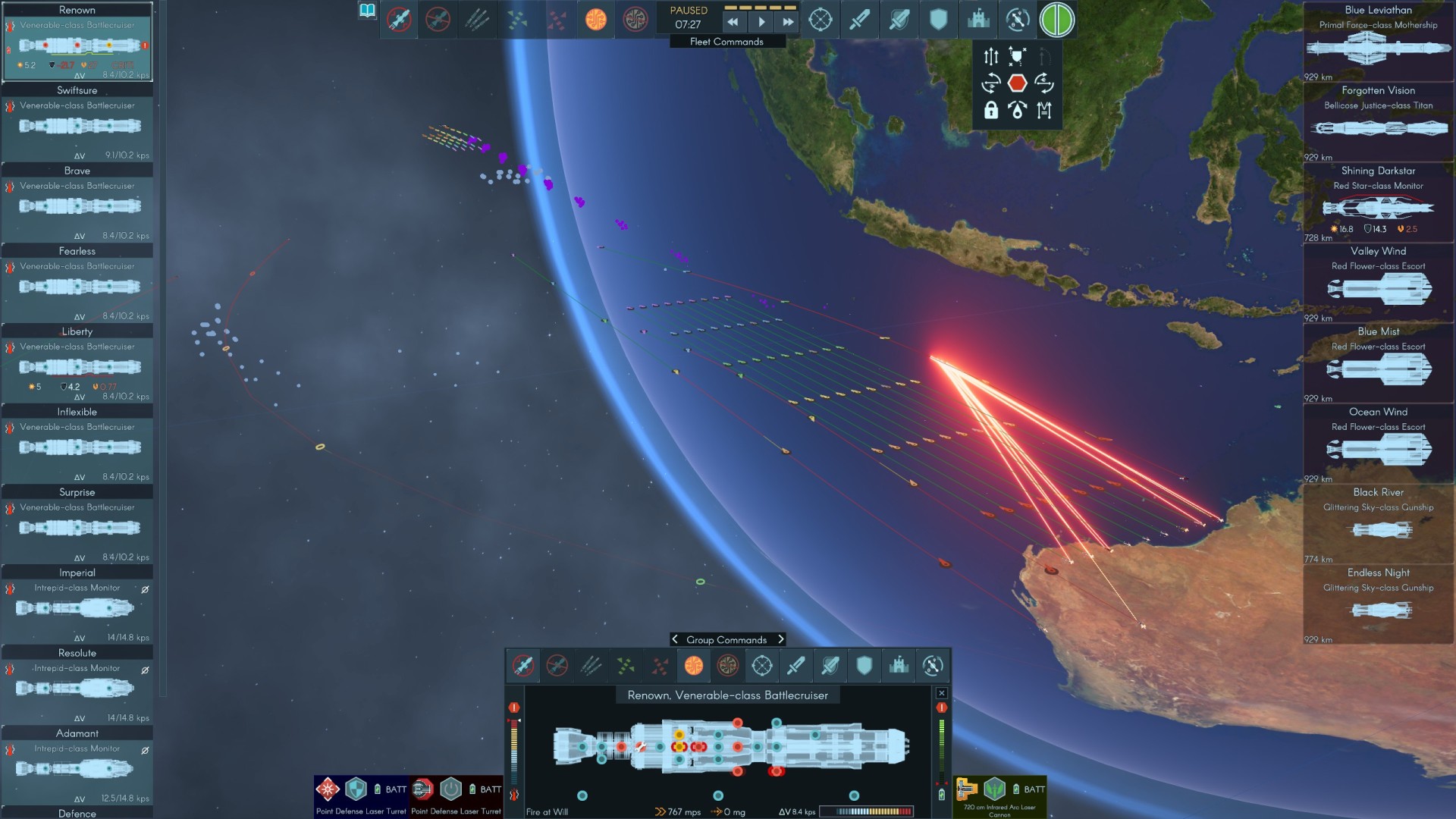Viewport: 1456px width, 819px height.
Task: Click the green split-circle button
Action: (1056, 20)
